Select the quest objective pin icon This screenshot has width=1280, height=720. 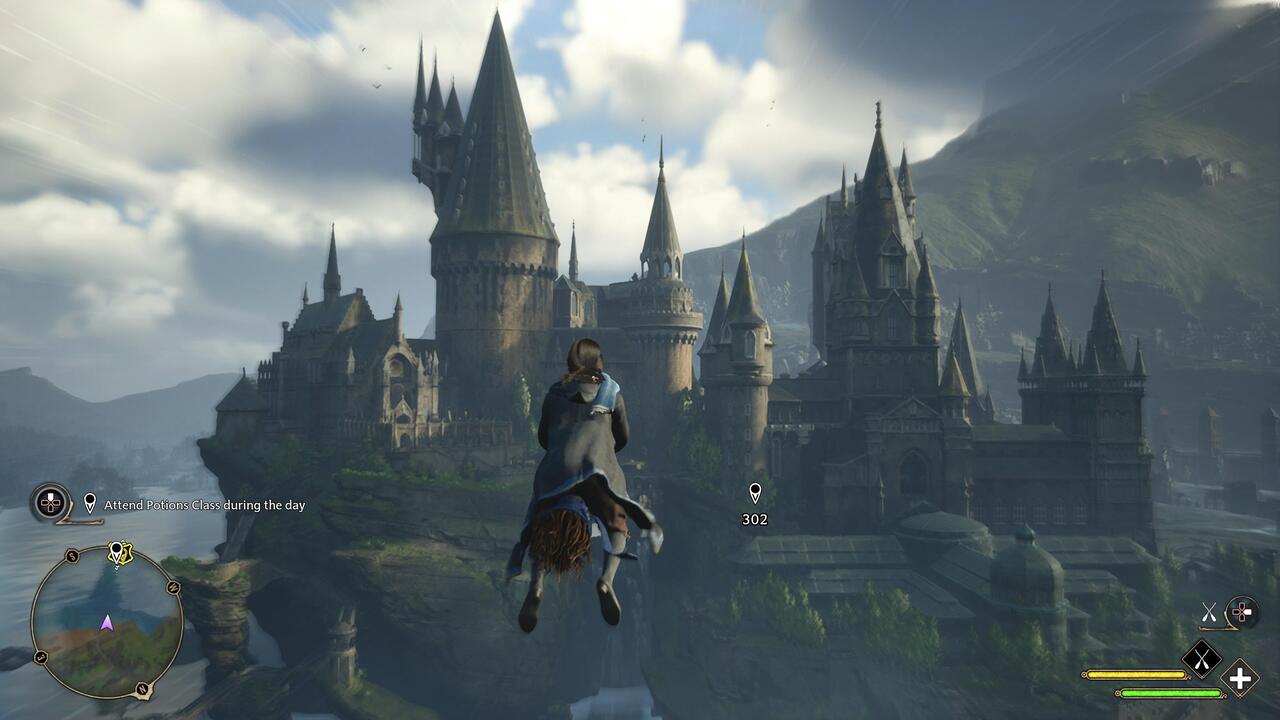click(x=90, y=503)
